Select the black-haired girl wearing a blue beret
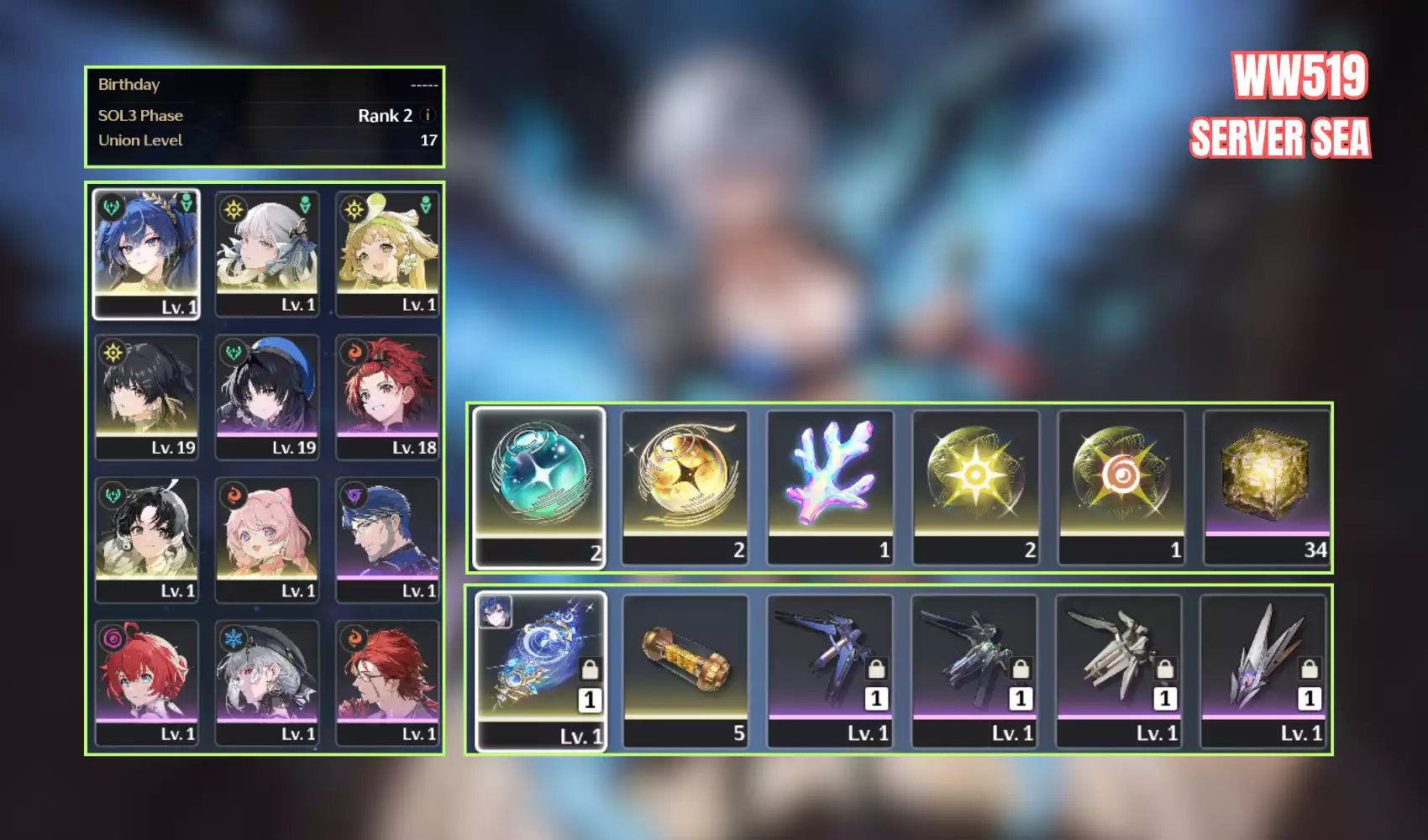The image size is (1428, 840). click(267, 396)
